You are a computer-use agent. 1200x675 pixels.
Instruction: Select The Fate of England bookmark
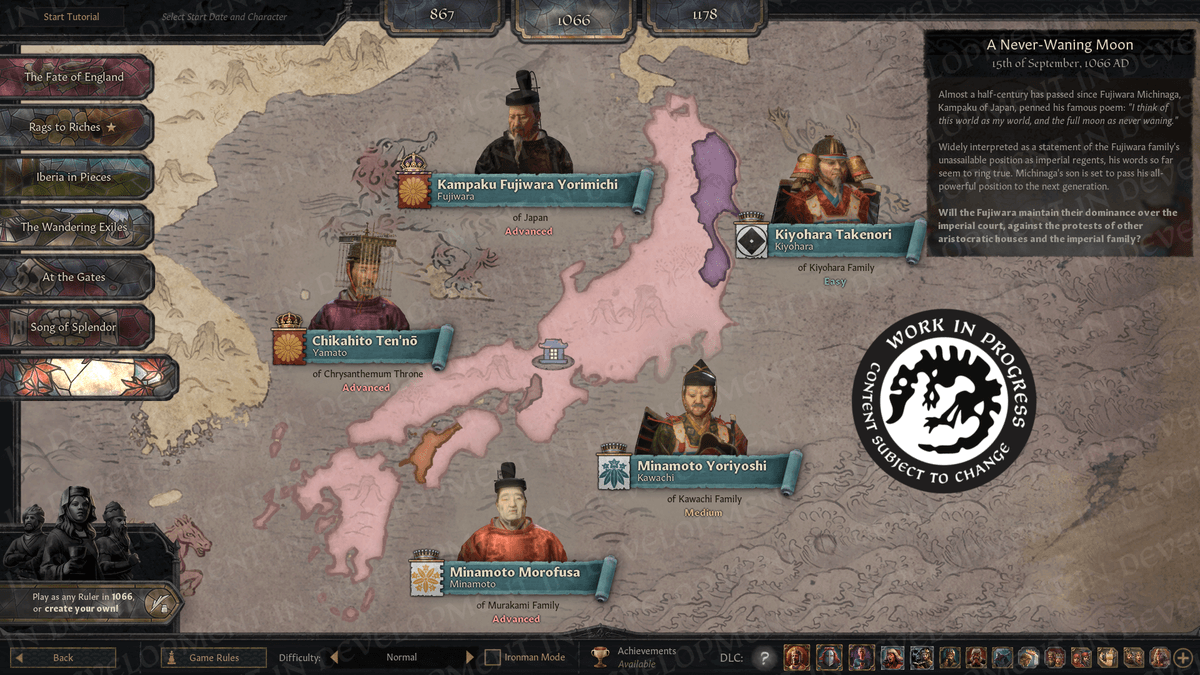pyautogui.click(x=75, y=77)
